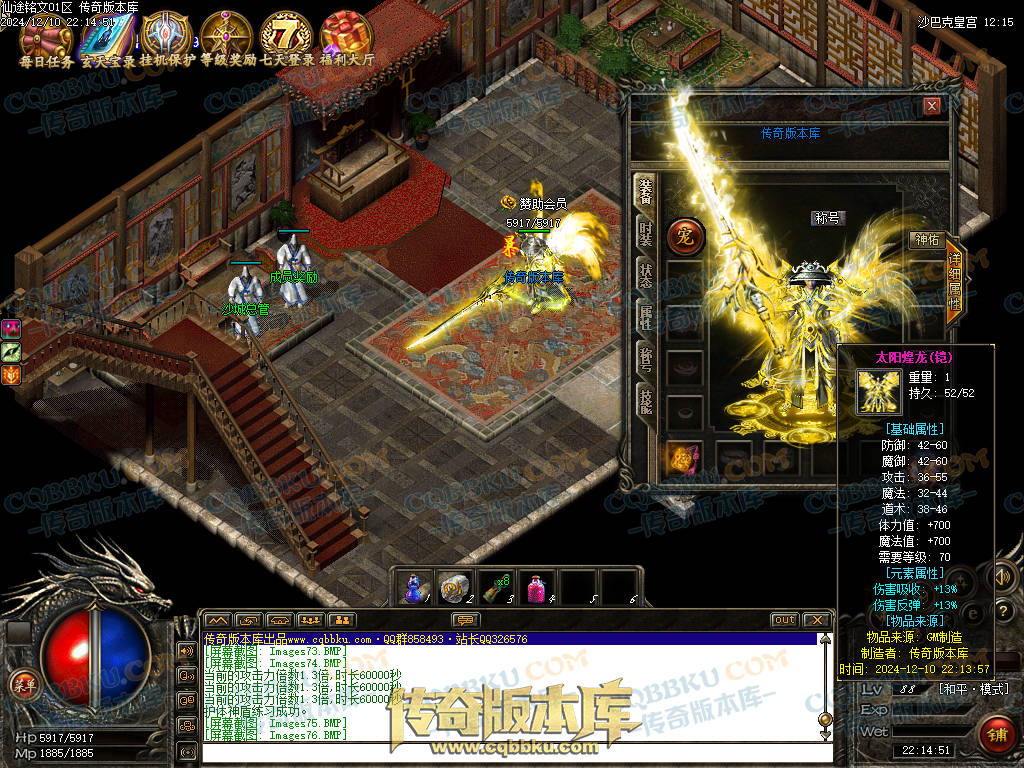This screenshot has width=1024, height=768.
Task: Open the 技能 skills tab
Action: click(x=645, y=402)
